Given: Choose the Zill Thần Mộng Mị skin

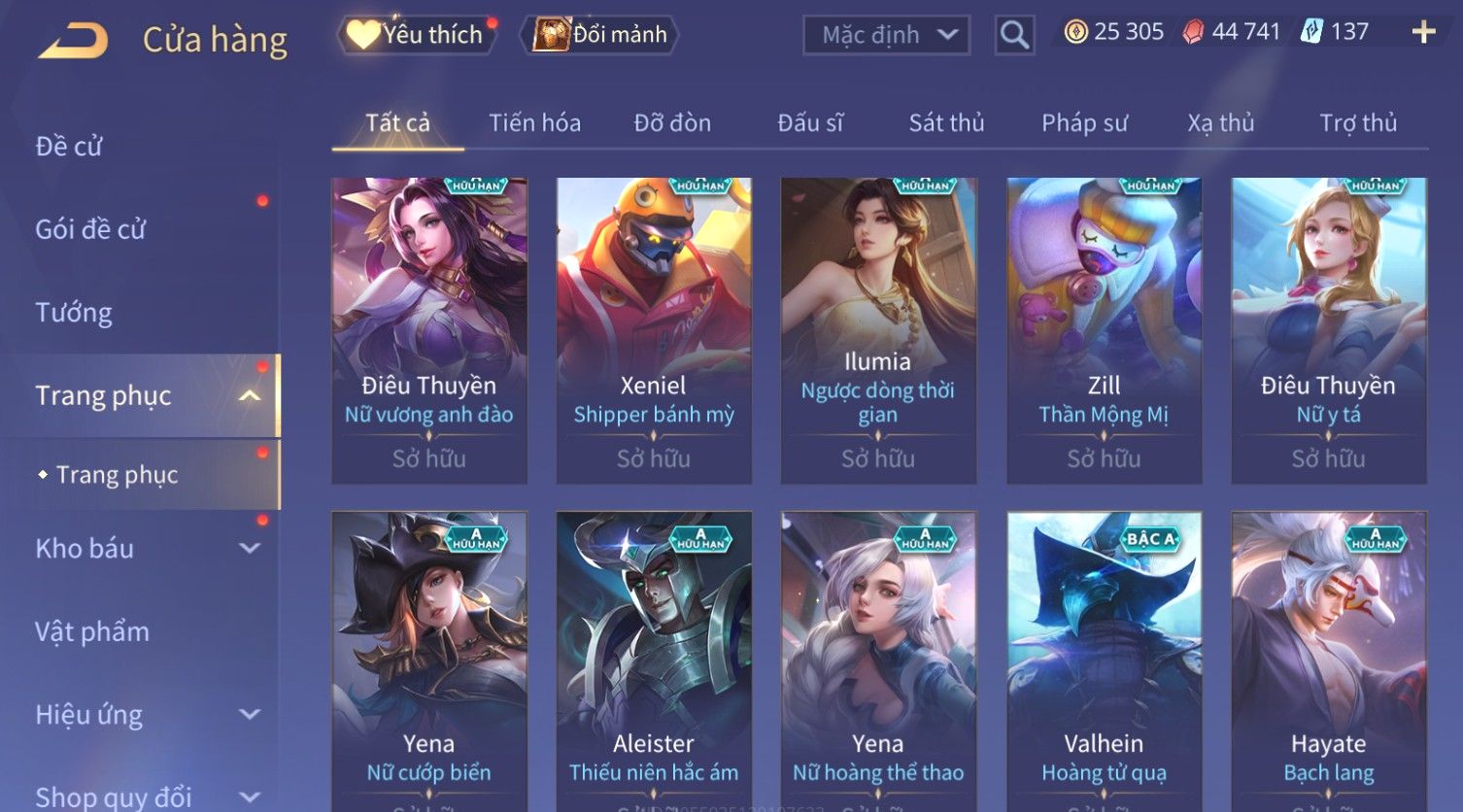Looking at the screenshot, I should pyautogui.click(x=1104, y=330).
